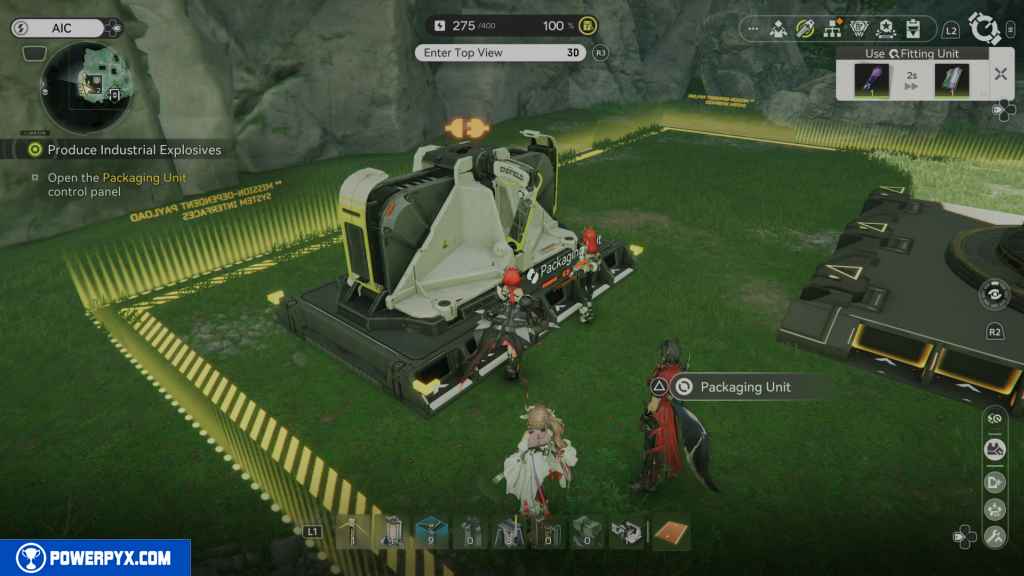Select the green-circled rocket icon in the top bar
1024x576 pixels.
805,29
